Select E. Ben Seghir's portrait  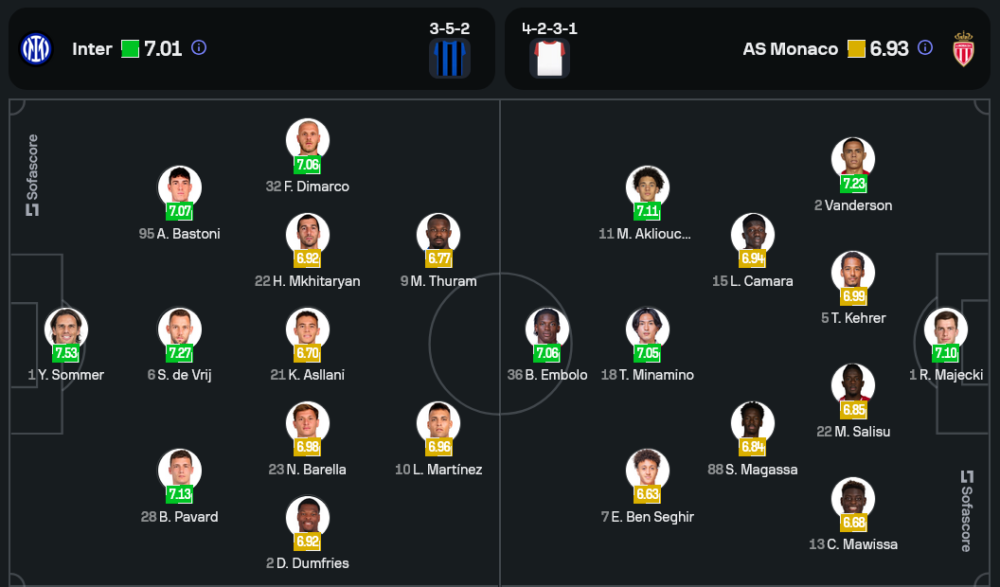tap(647, 472)
